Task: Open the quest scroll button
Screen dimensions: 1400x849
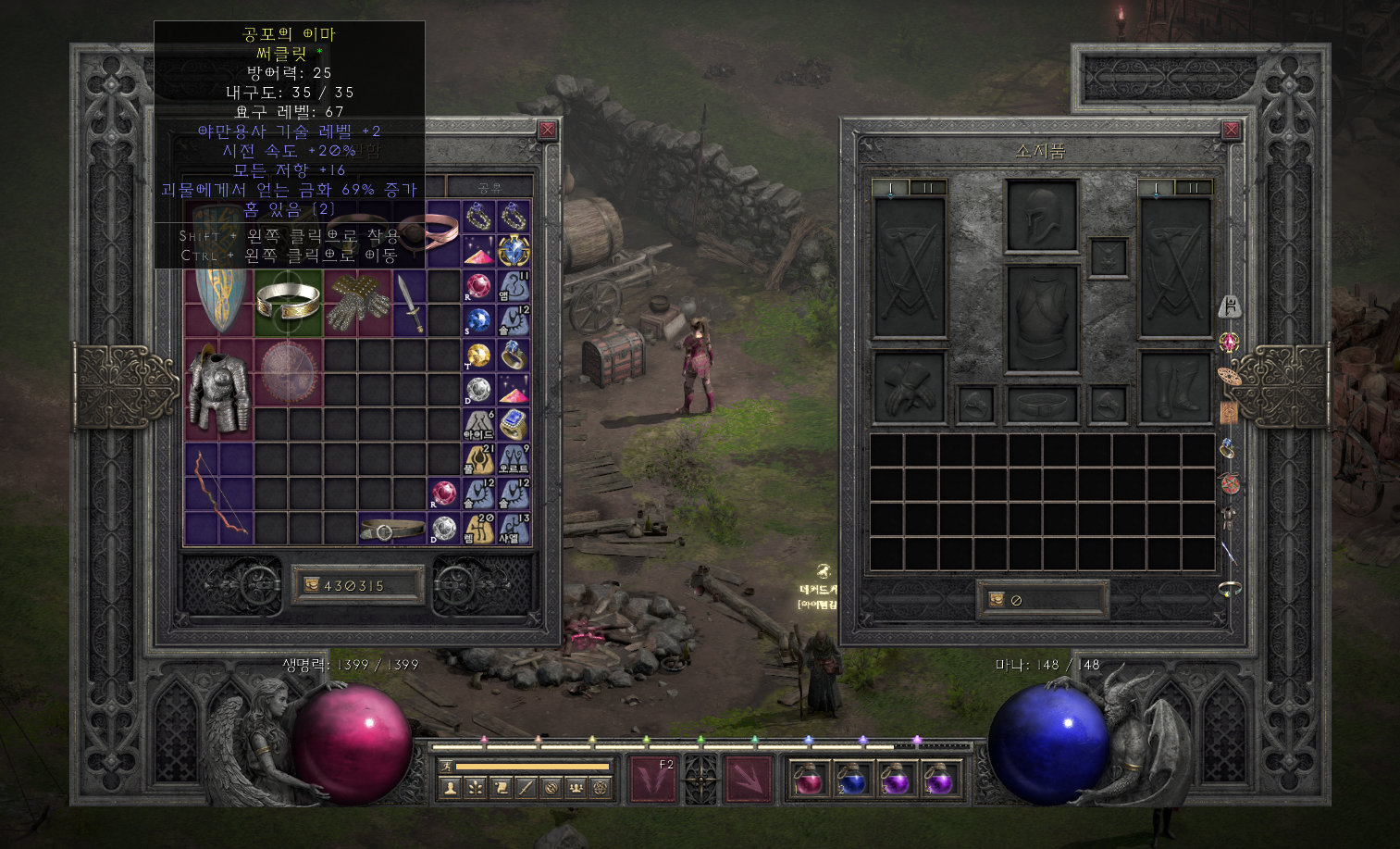Action: 501,788
